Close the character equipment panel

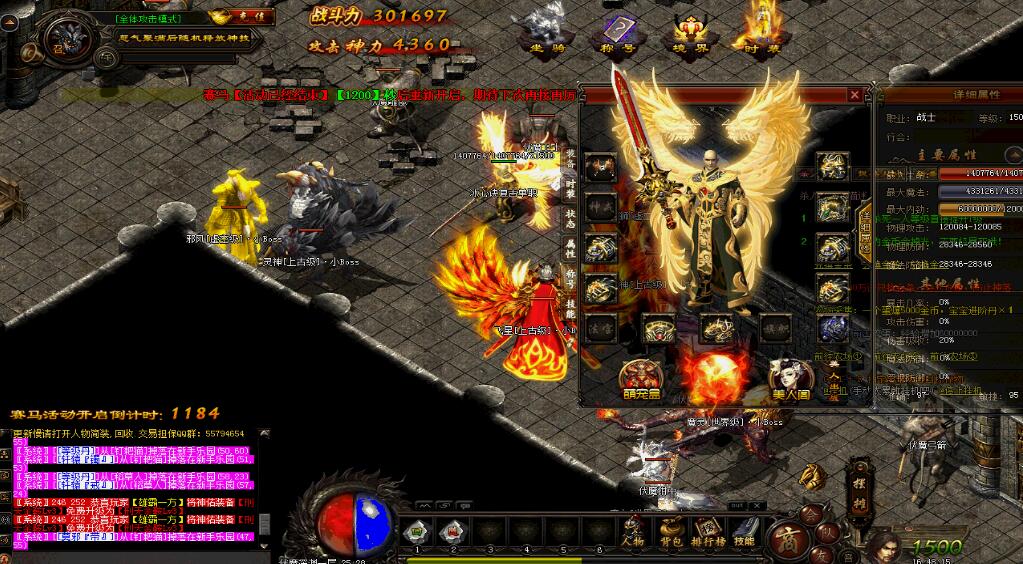855,95
